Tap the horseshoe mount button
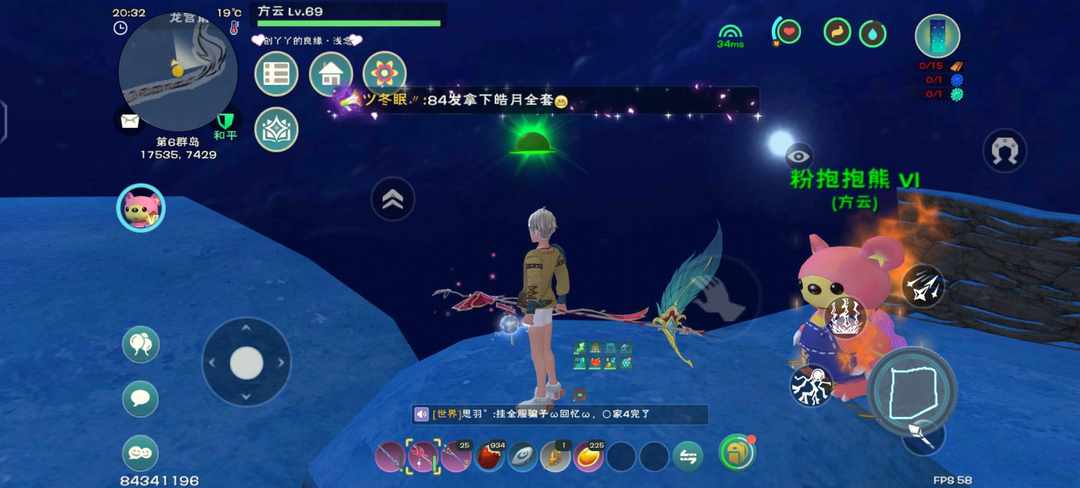Screen dimensions: 1080x488 [1006, 151]
